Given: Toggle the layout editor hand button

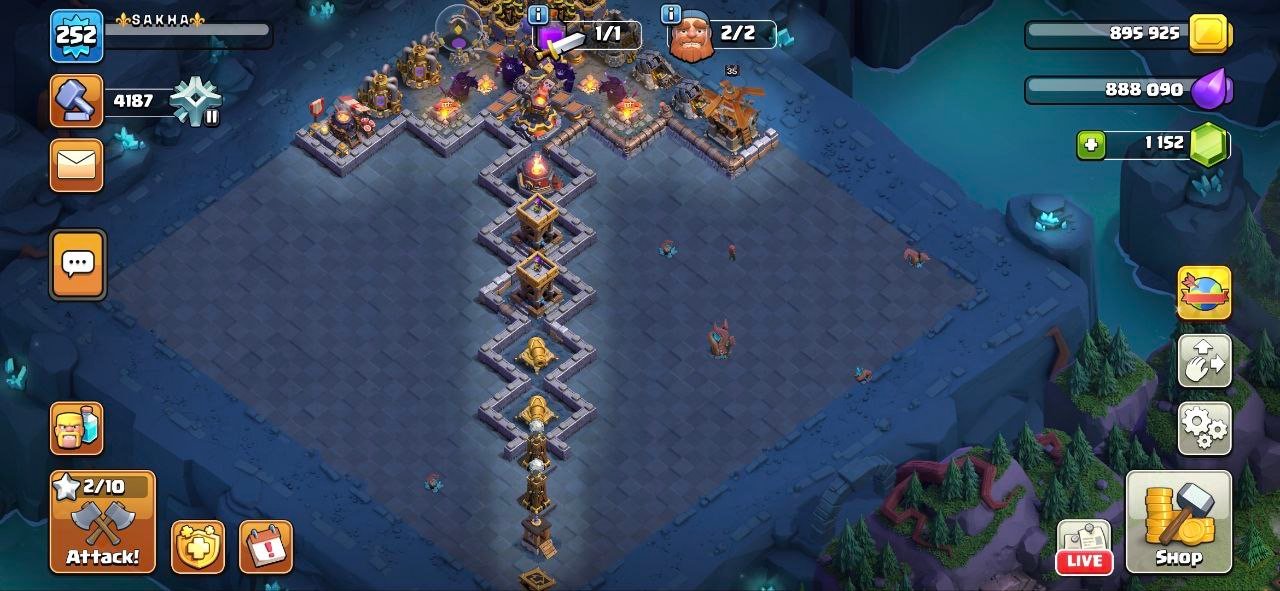Looking at the screenshot, I should pos(1204,361).
